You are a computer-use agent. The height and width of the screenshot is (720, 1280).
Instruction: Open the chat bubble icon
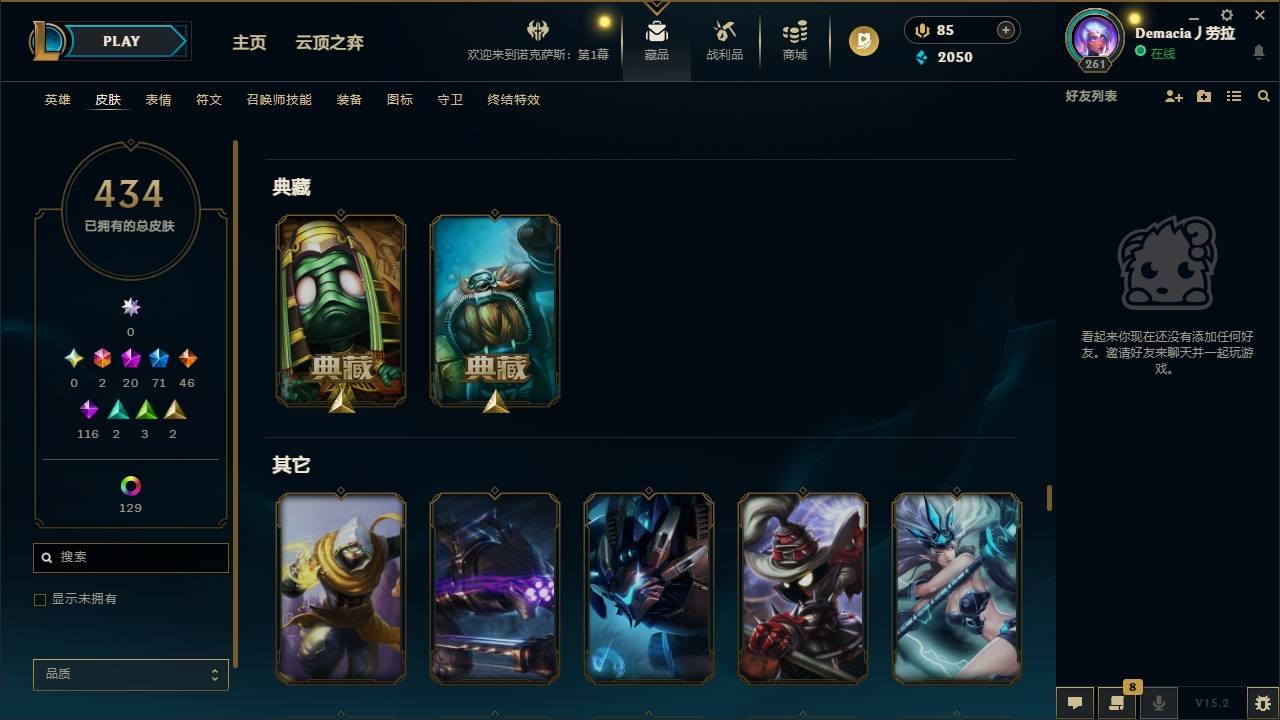coord(1074,702)
